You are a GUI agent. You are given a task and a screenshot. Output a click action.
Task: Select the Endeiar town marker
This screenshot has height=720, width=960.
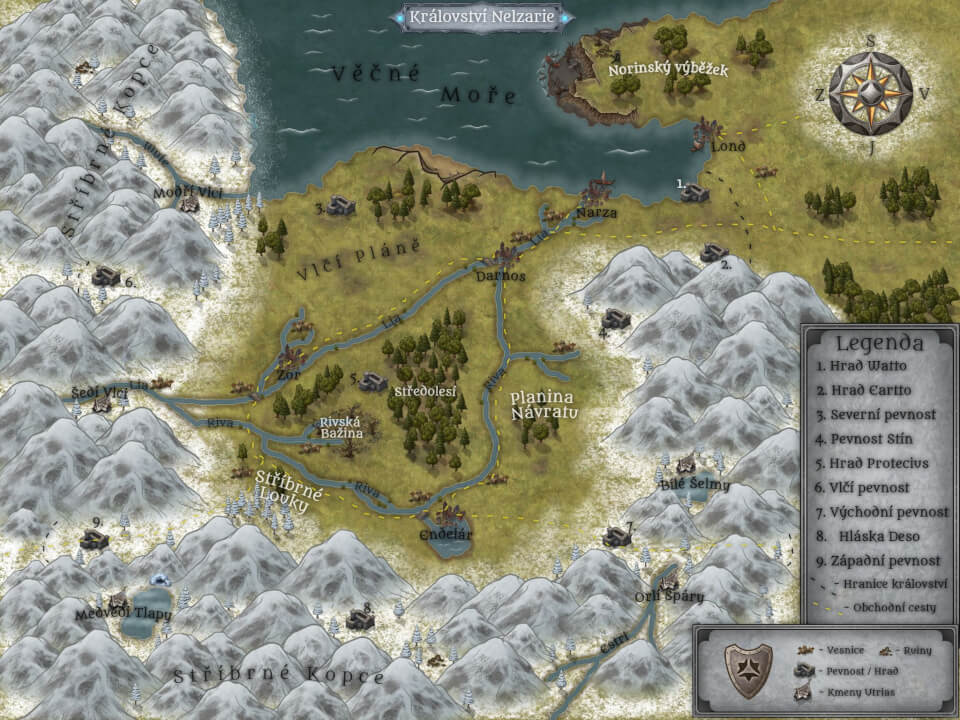point(443,519)
